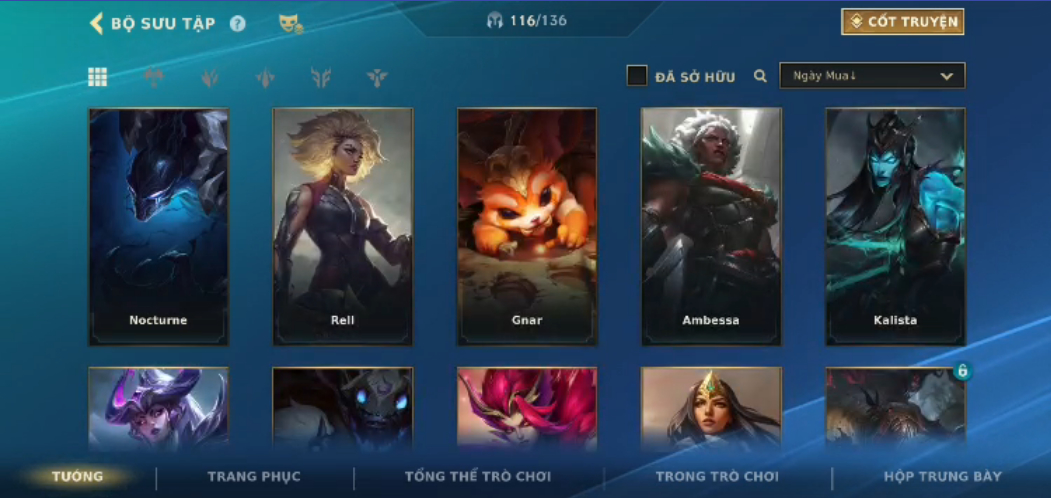Show the Hộp Trưng Bày tab
The image size is (1051, 498).
tap(942, 477)
